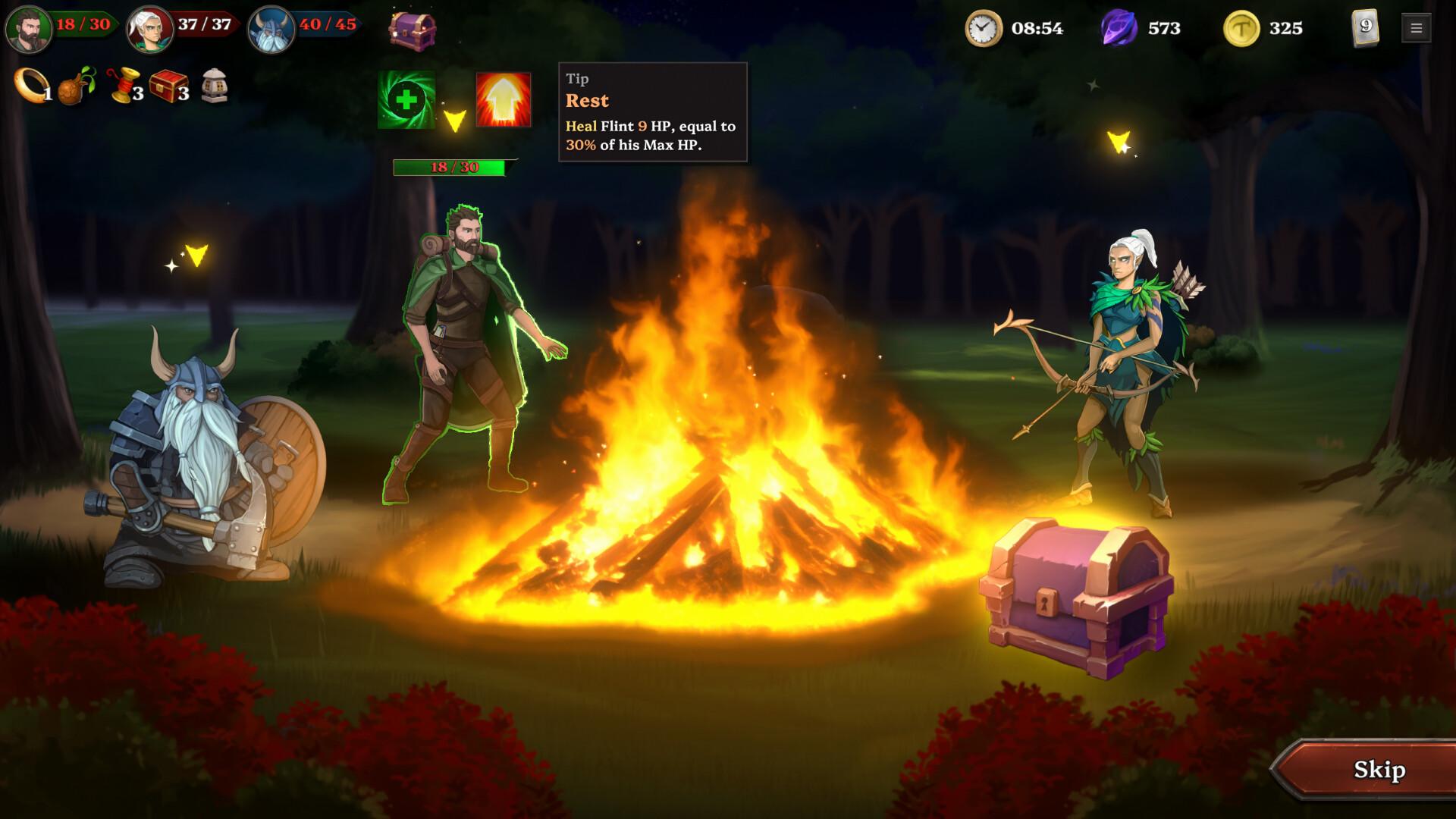
Task: Inspect the red thread spool relic
Action: point(124,86)
